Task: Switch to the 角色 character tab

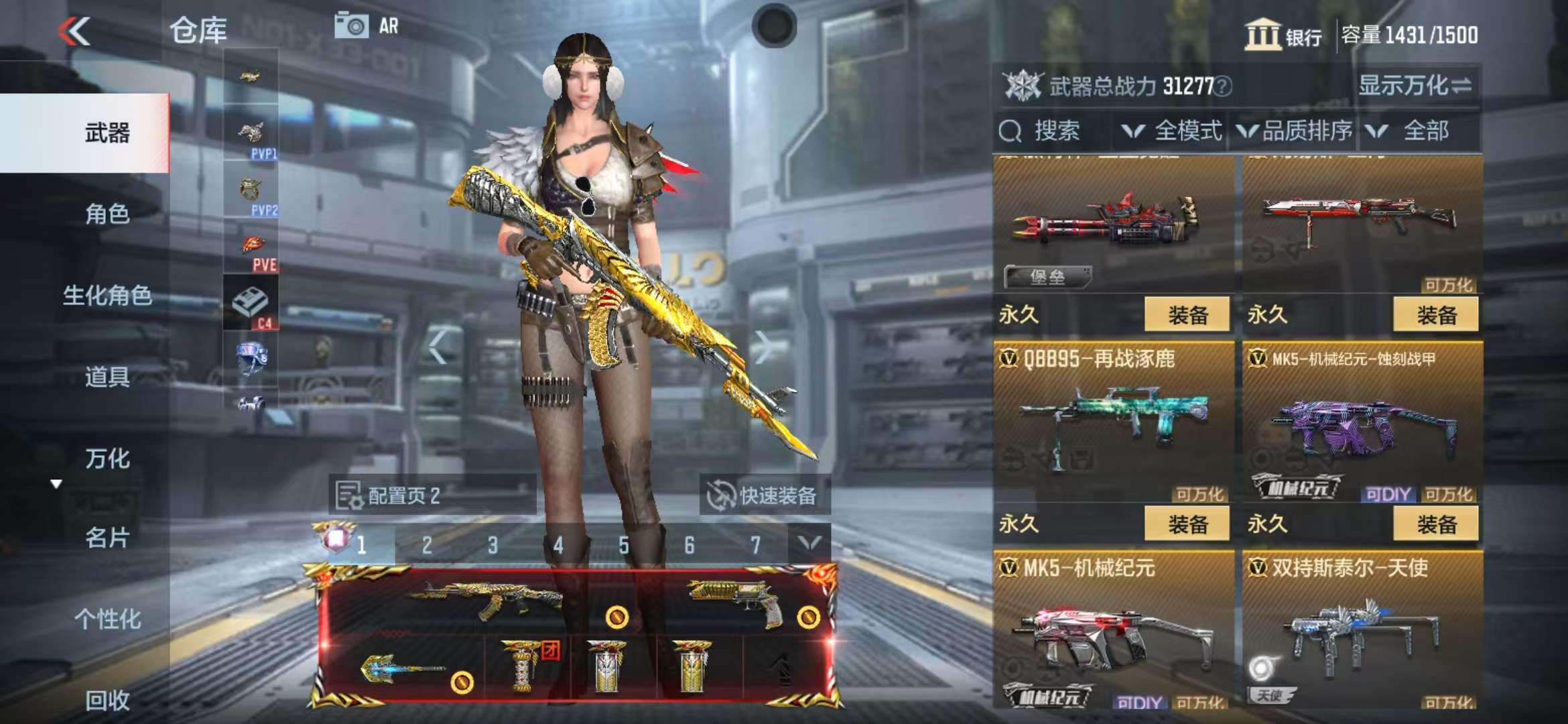Action: [x=107, y=214]
